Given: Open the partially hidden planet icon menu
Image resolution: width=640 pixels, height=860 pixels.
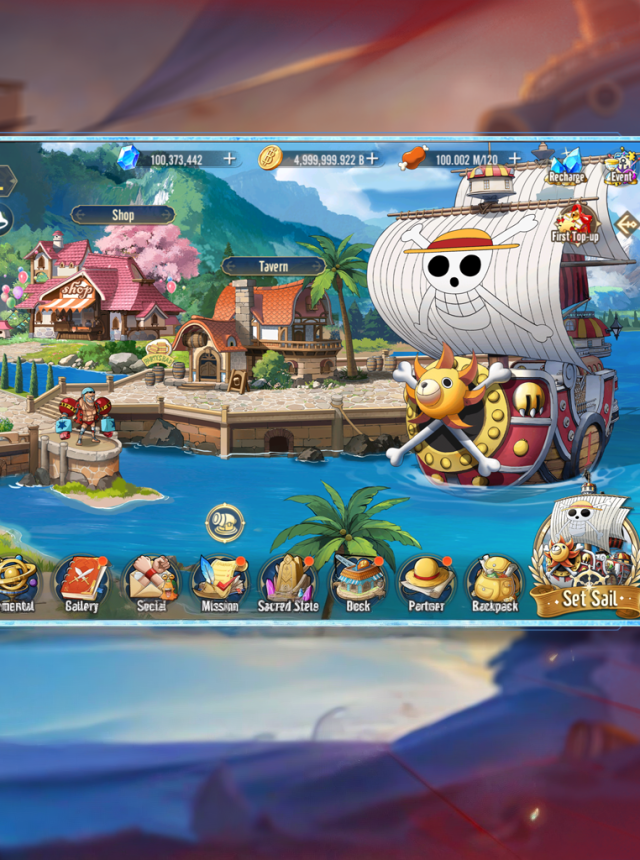Looking at the screenshot, I should click(x=15, y=583).
